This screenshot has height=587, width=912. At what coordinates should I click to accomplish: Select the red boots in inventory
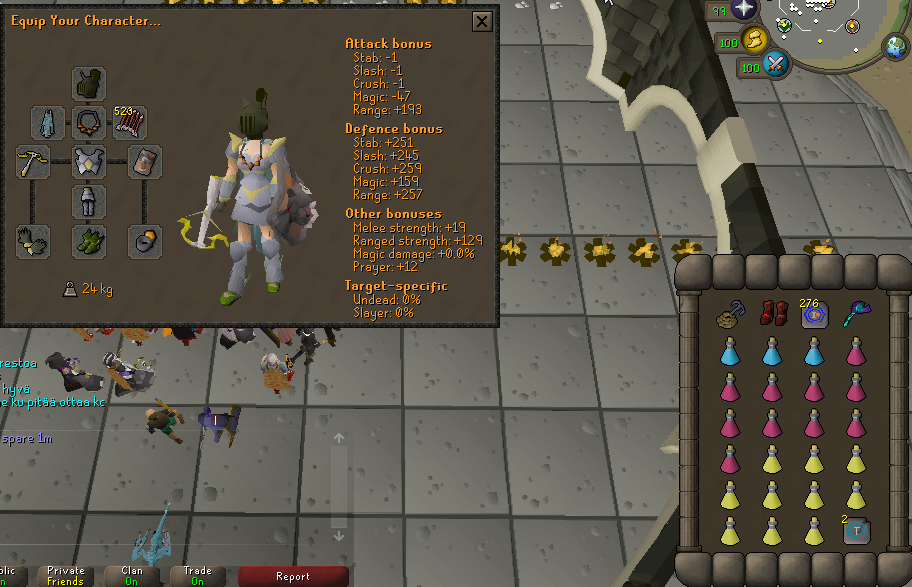[x=772, y=314]
